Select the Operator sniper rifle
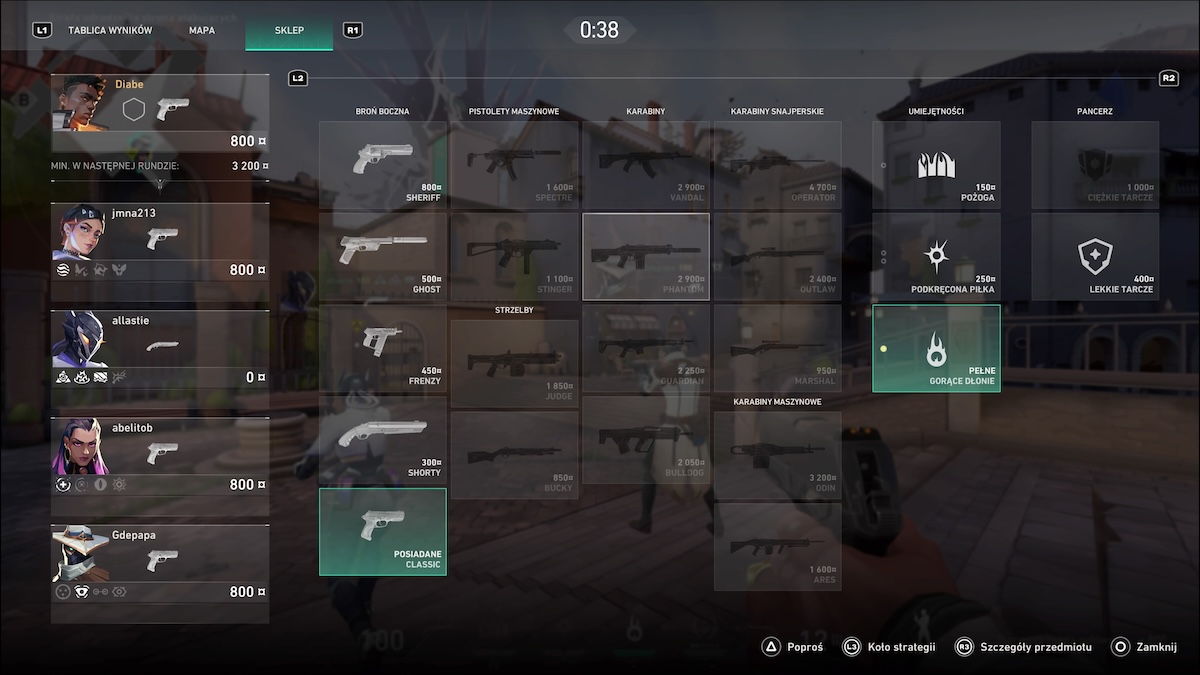The image size is (1200, 675). click(777, 165)
